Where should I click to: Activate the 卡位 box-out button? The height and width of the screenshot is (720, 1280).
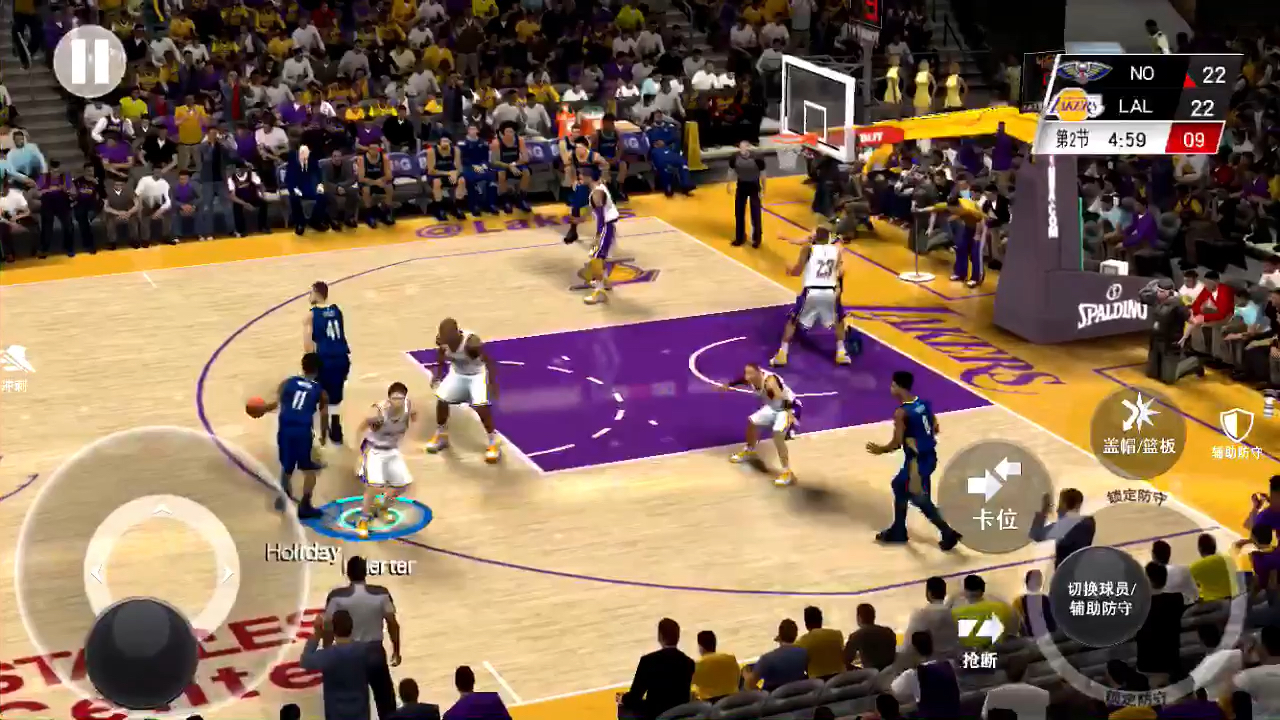click(x=995, y=495)
